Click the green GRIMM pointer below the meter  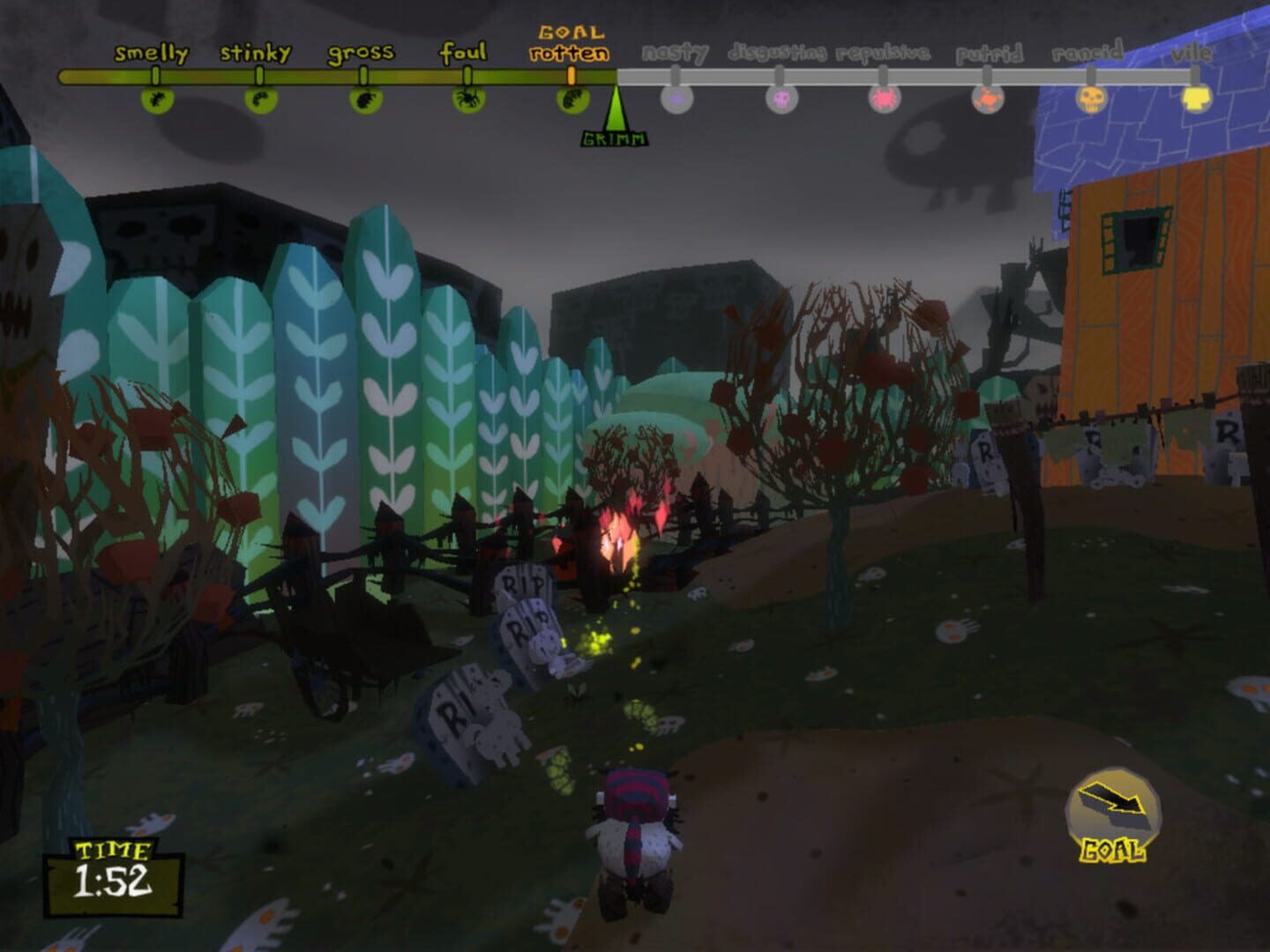[616, 115]
